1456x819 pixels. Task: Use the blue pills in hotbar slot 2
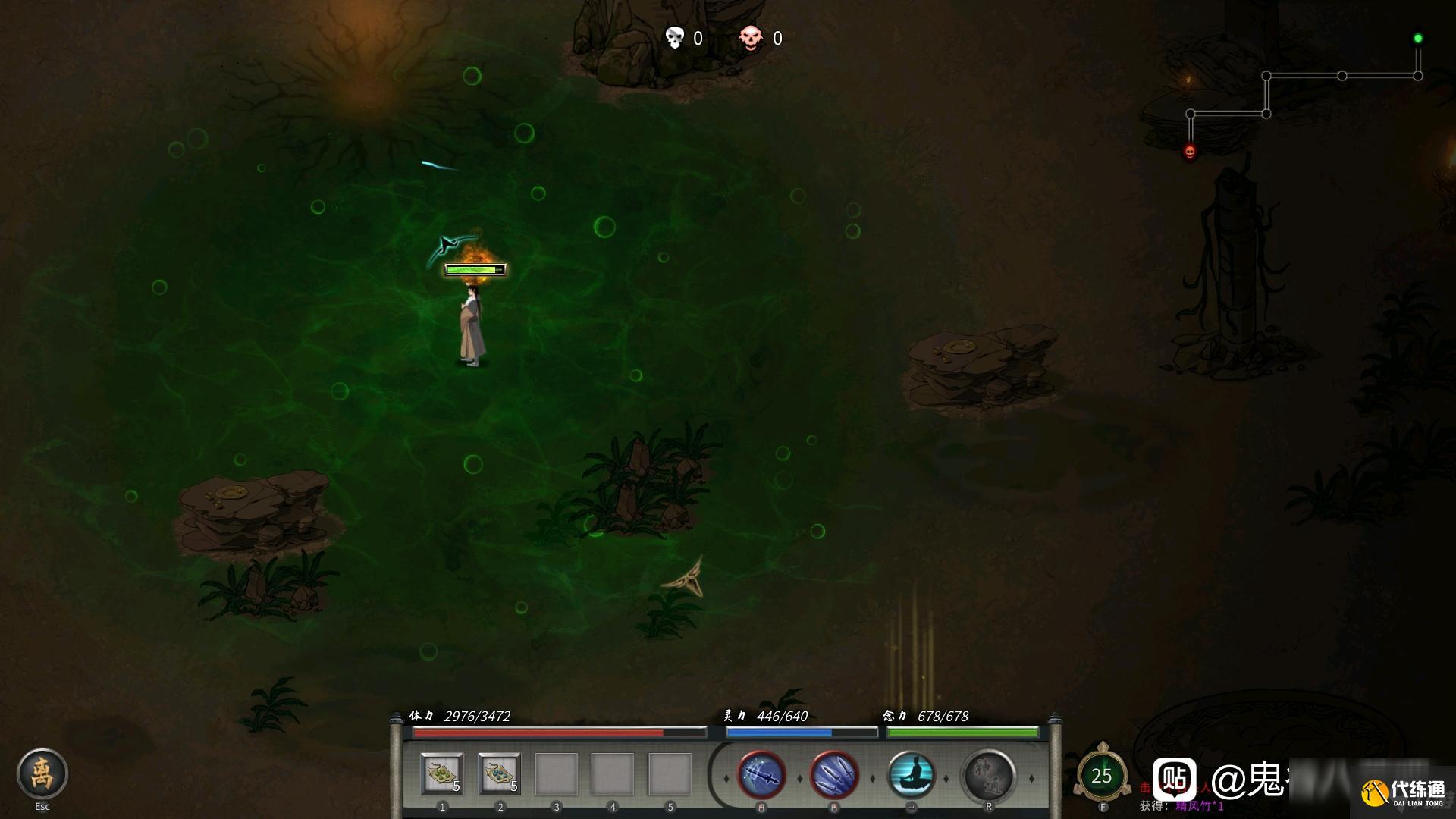pos(499,774)
